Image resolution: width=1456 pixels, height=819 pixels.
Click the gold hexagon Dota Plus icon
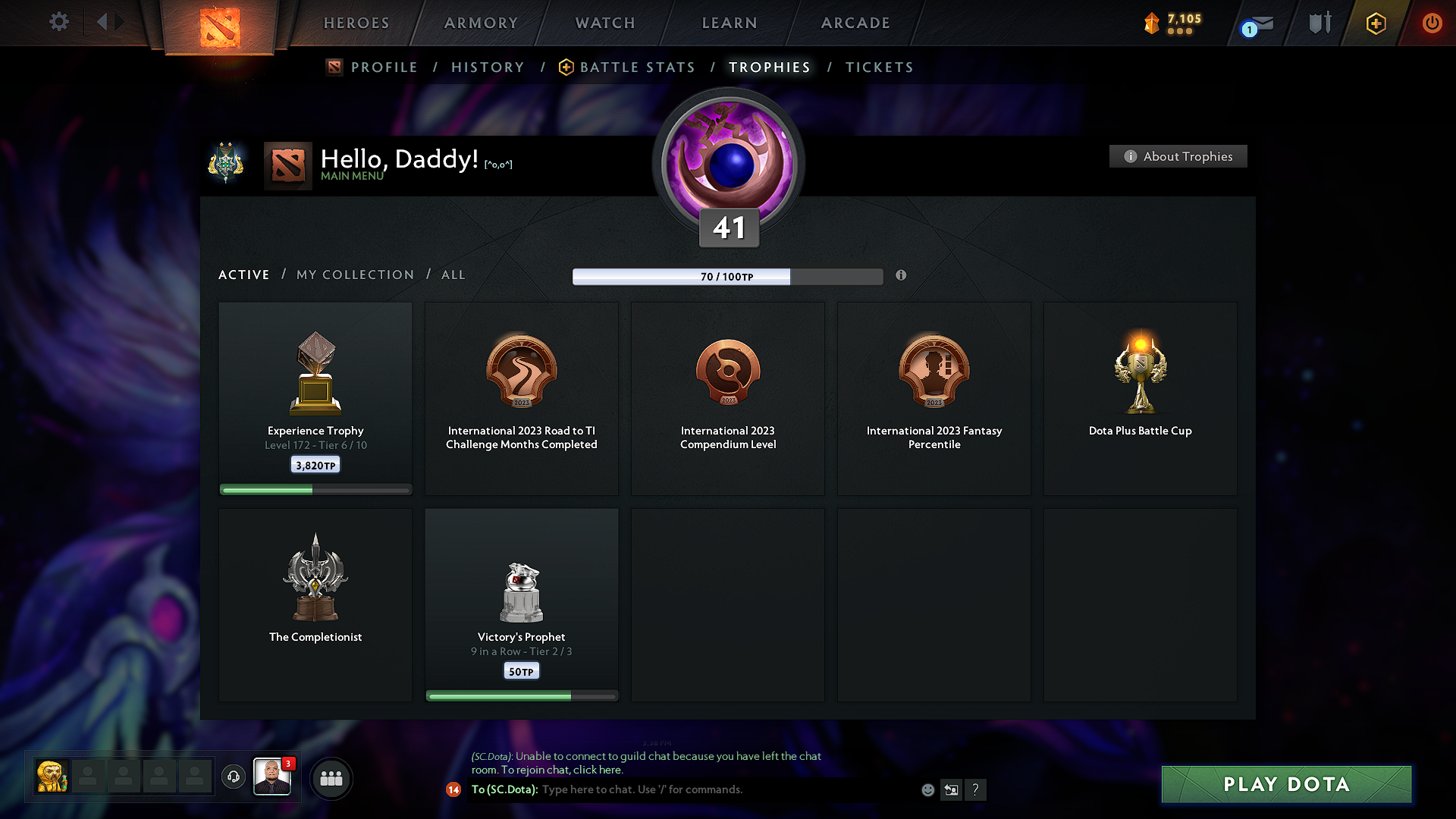pyautogui.click(x=1376, y=23)
